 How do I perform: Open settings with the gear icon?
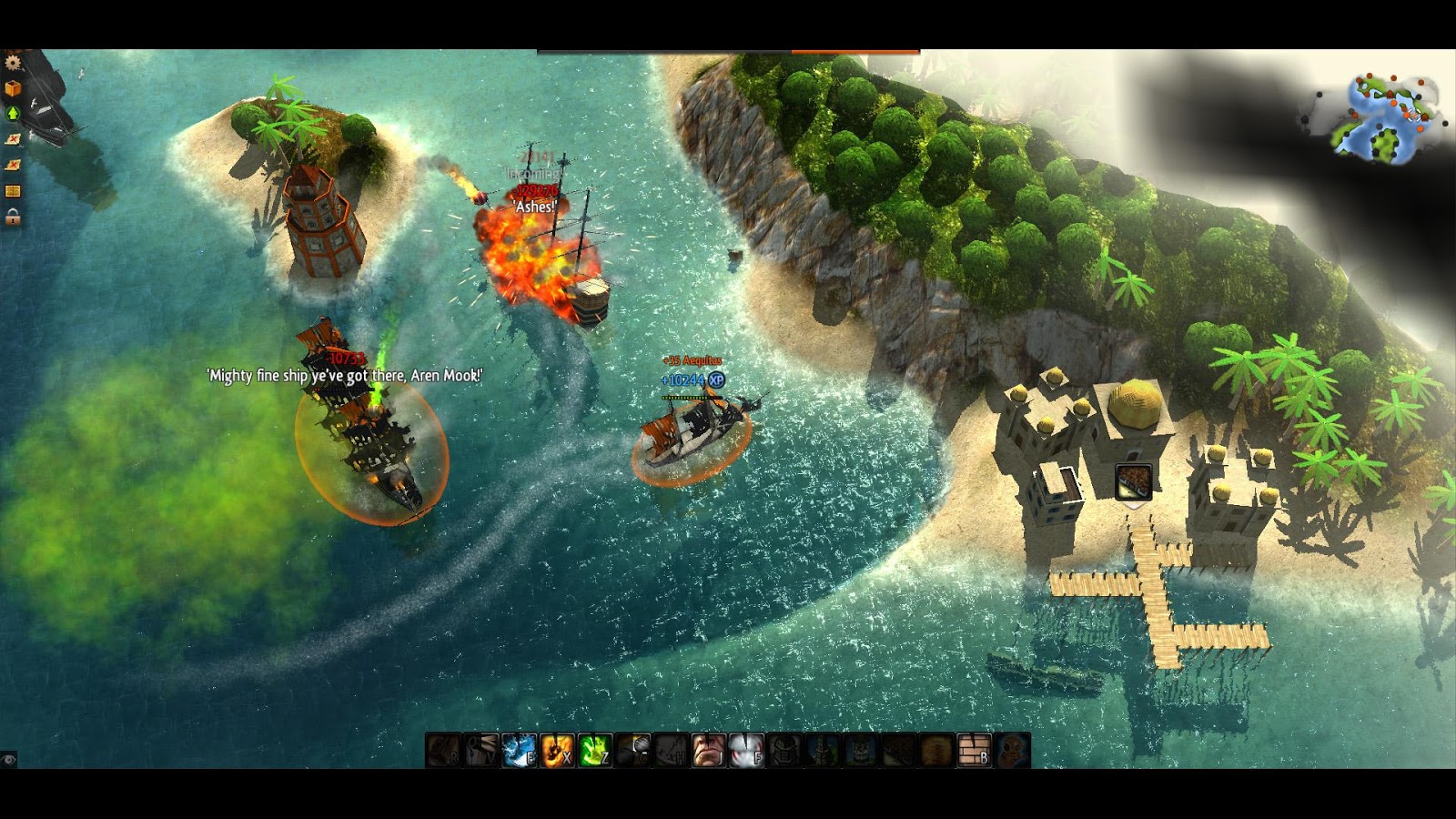pyautogui.click(x=13, y=62)
